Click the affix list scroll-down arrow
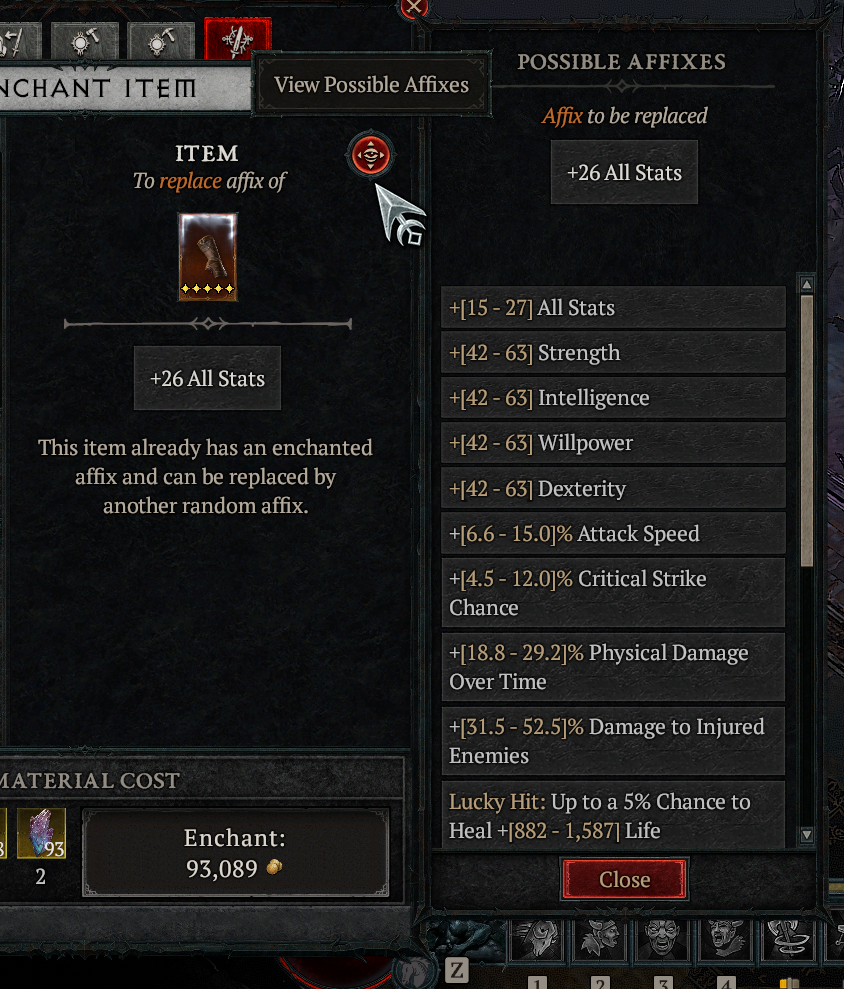 (807, 835)
